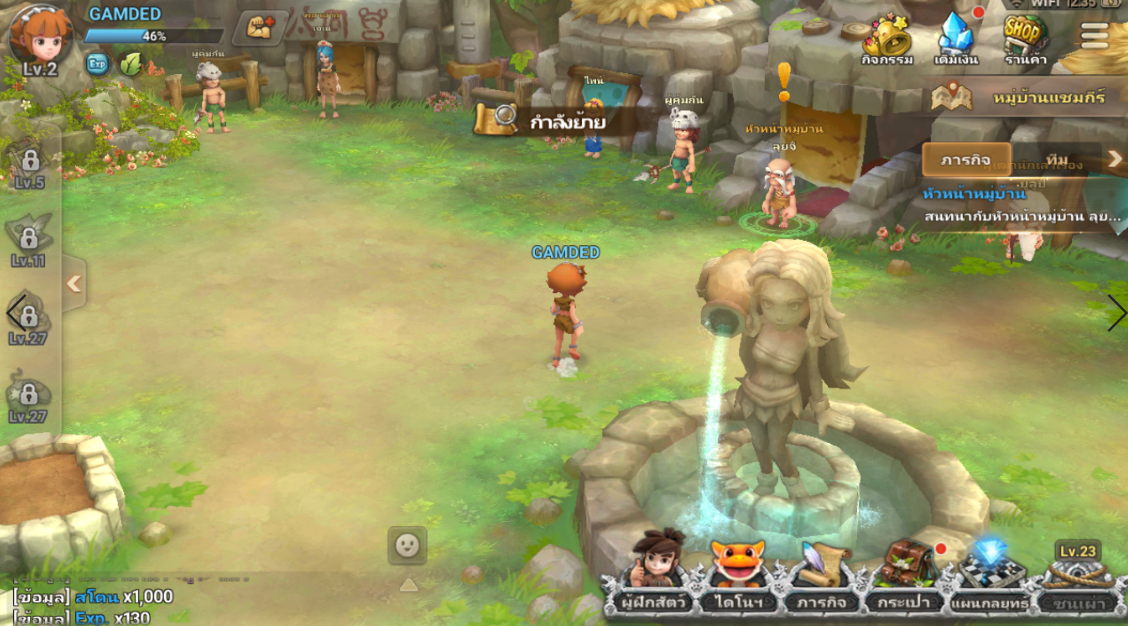Select the หัวหน้าหมู่บ้าน quest tracker entry
Screen dimensions: 1128x626
pyautogui.click(x=1020, y=206)
